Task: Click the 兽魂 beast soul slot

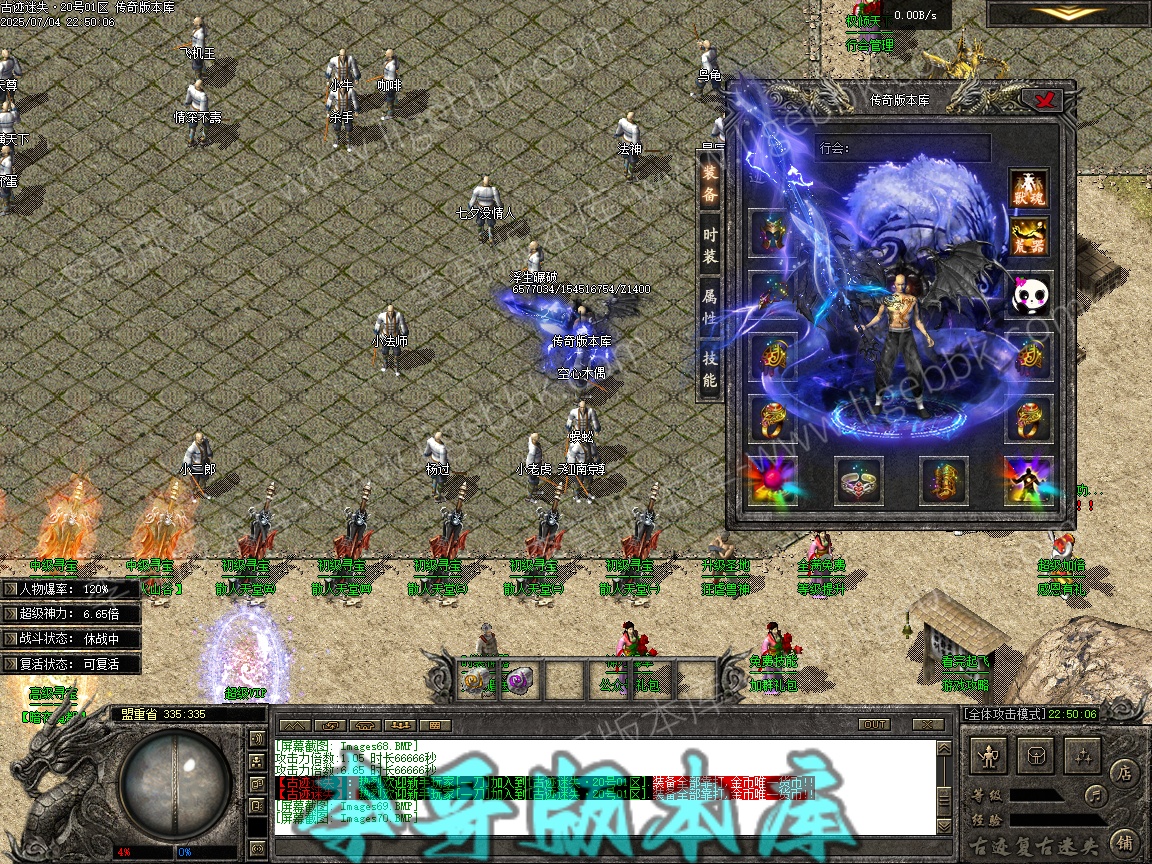Action: click(1028, 189)
